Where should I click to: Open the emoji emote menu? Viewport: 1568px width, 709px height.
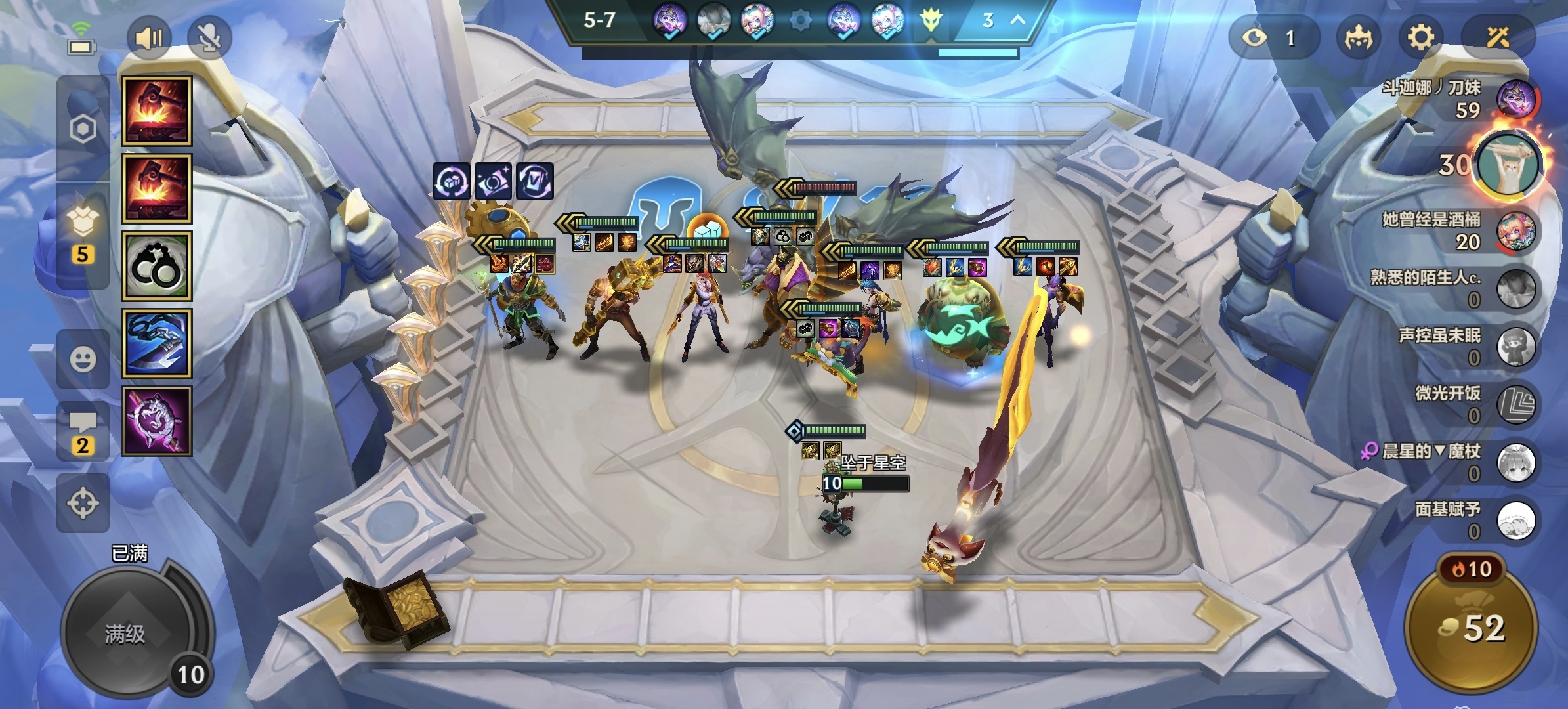[83, 359]
